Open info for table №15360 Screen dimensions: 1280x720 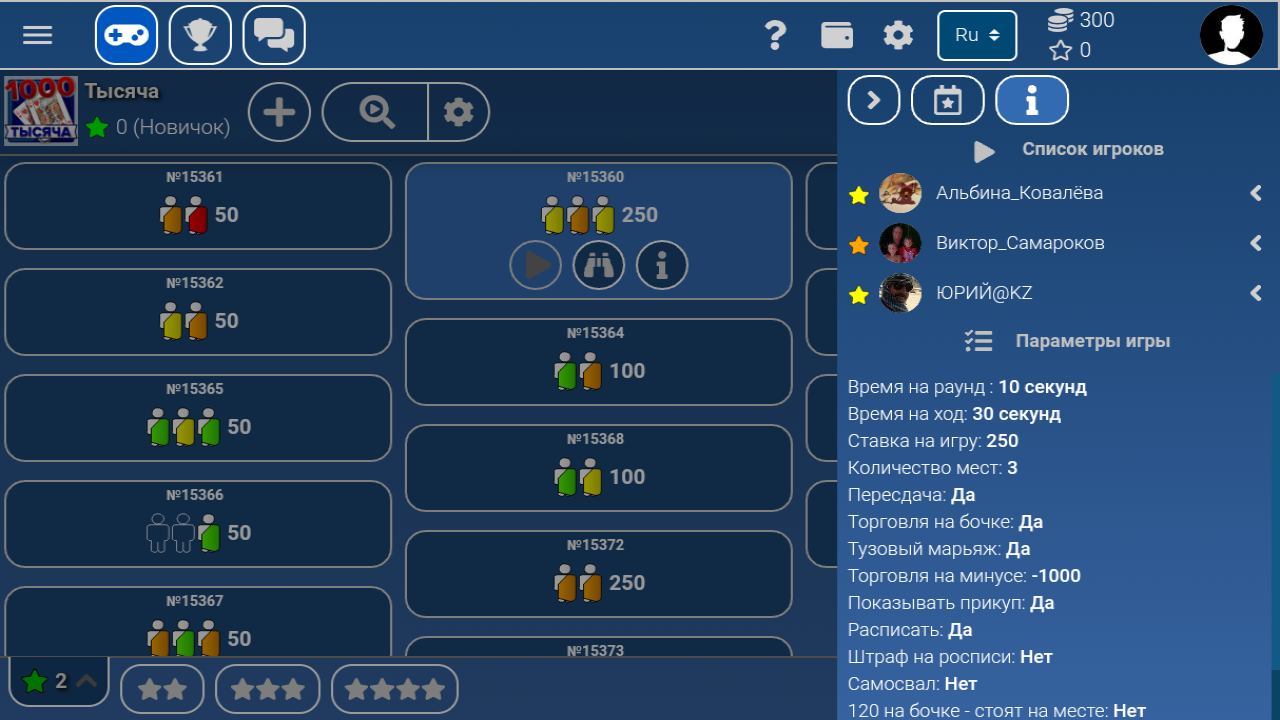(x=662, y=265)
